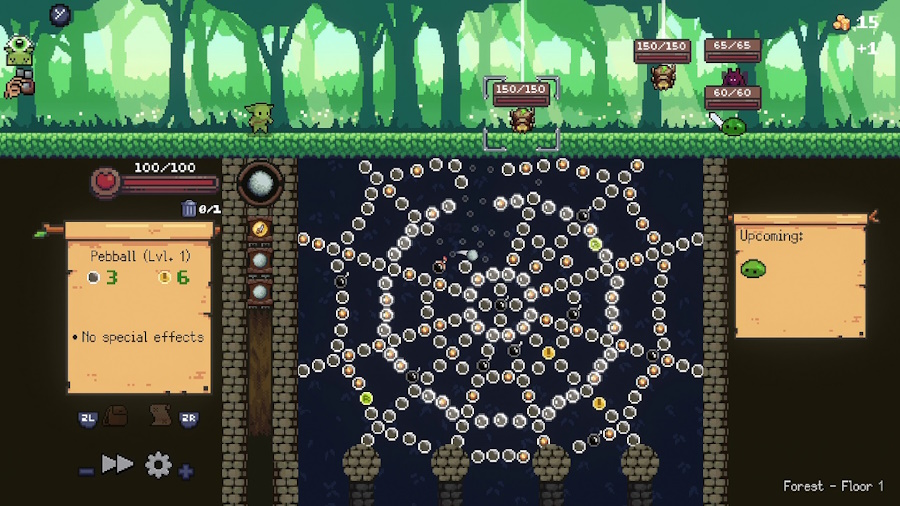This screenshot has height=506, width=900.
Task: Open the brown satchel bag
Action: click(117, 417)
